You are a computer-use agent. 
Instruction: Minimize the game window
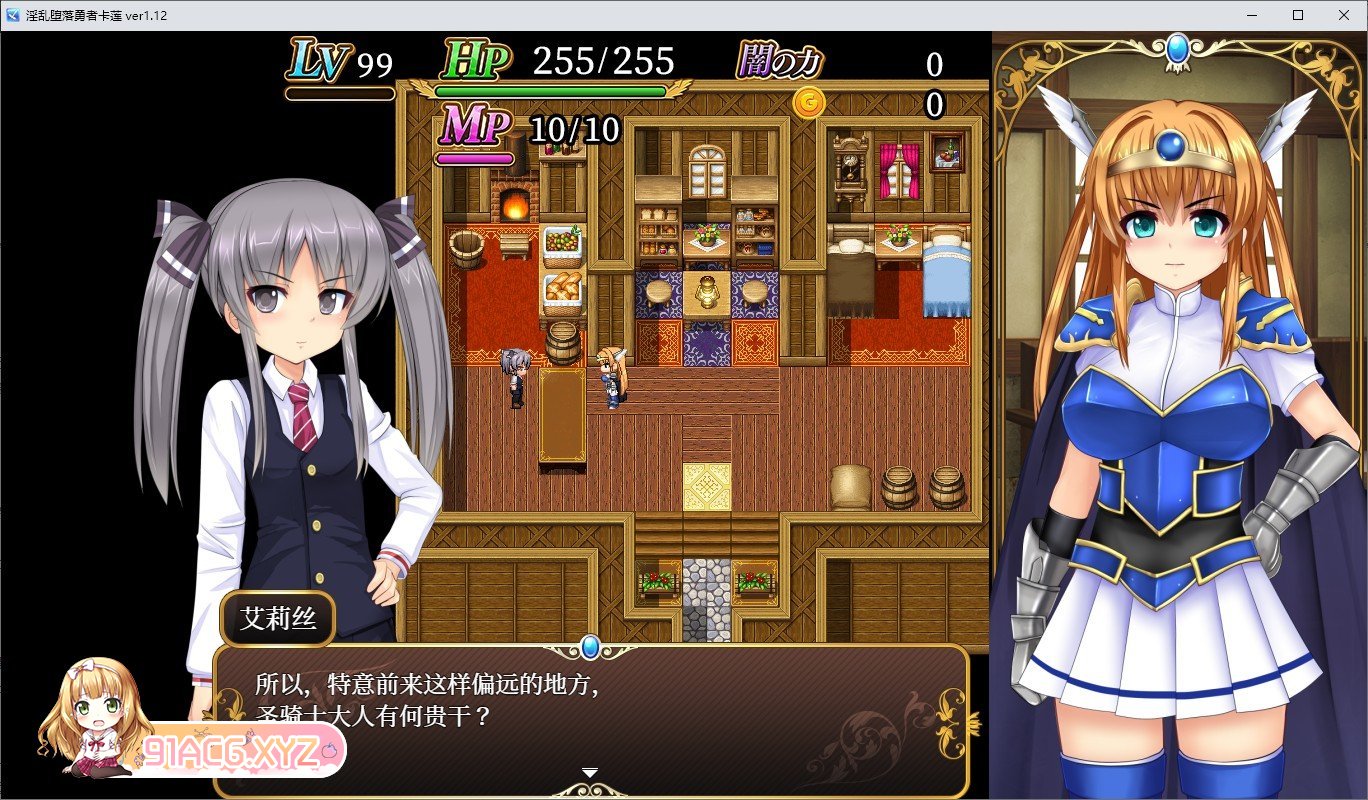pyautogui.click(x=1252, y=15)
